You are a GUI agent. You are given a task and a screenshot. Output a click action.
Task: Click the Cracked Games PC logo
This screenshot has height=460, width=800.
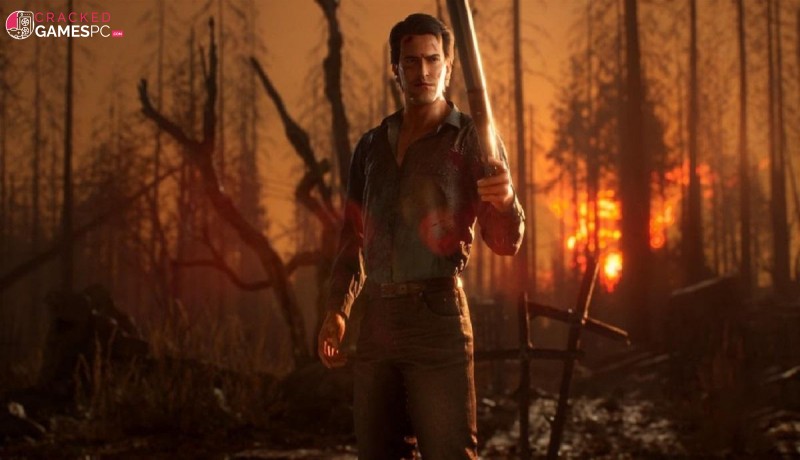(x=64, y=24)
